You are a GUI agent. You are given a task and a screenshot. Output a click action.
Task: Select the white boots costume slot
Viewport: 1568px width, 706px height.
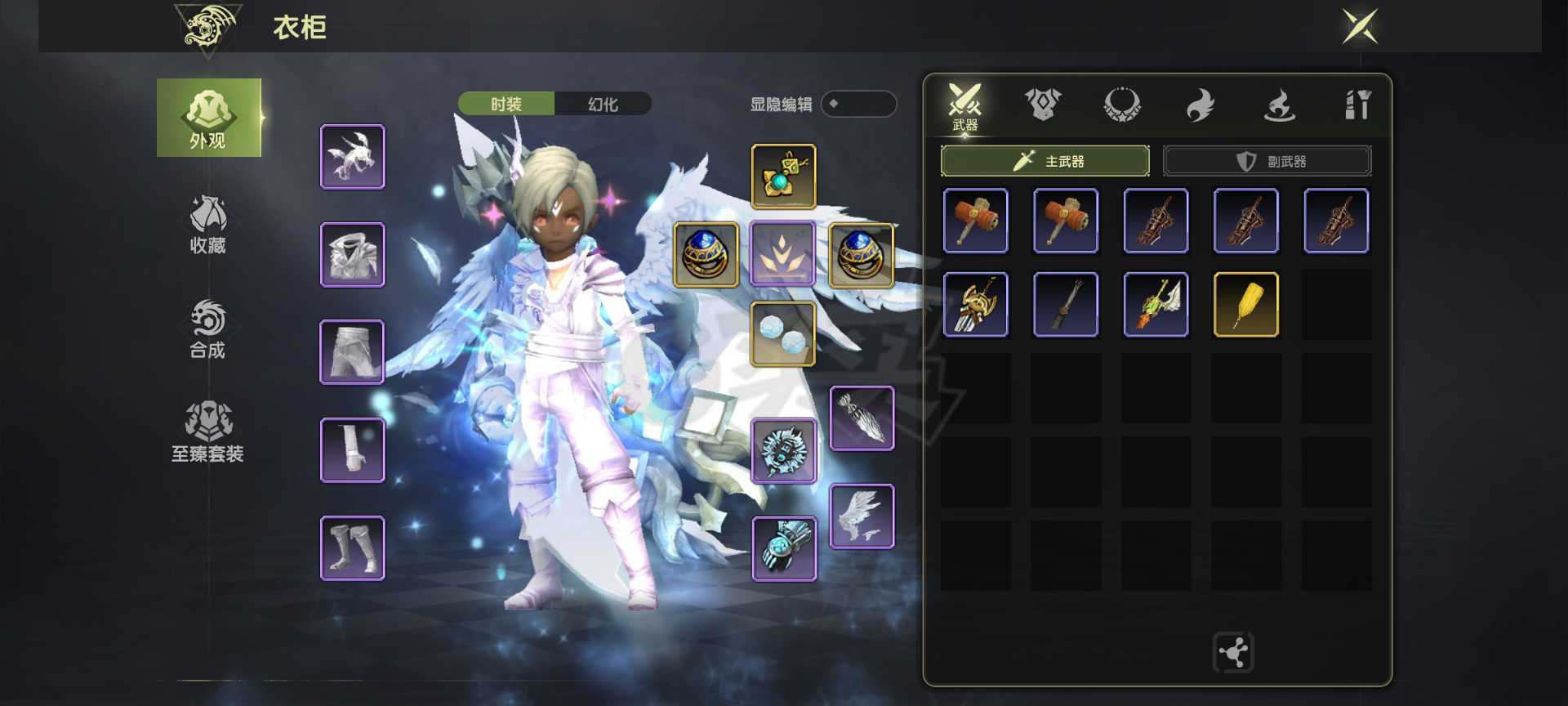352,547
